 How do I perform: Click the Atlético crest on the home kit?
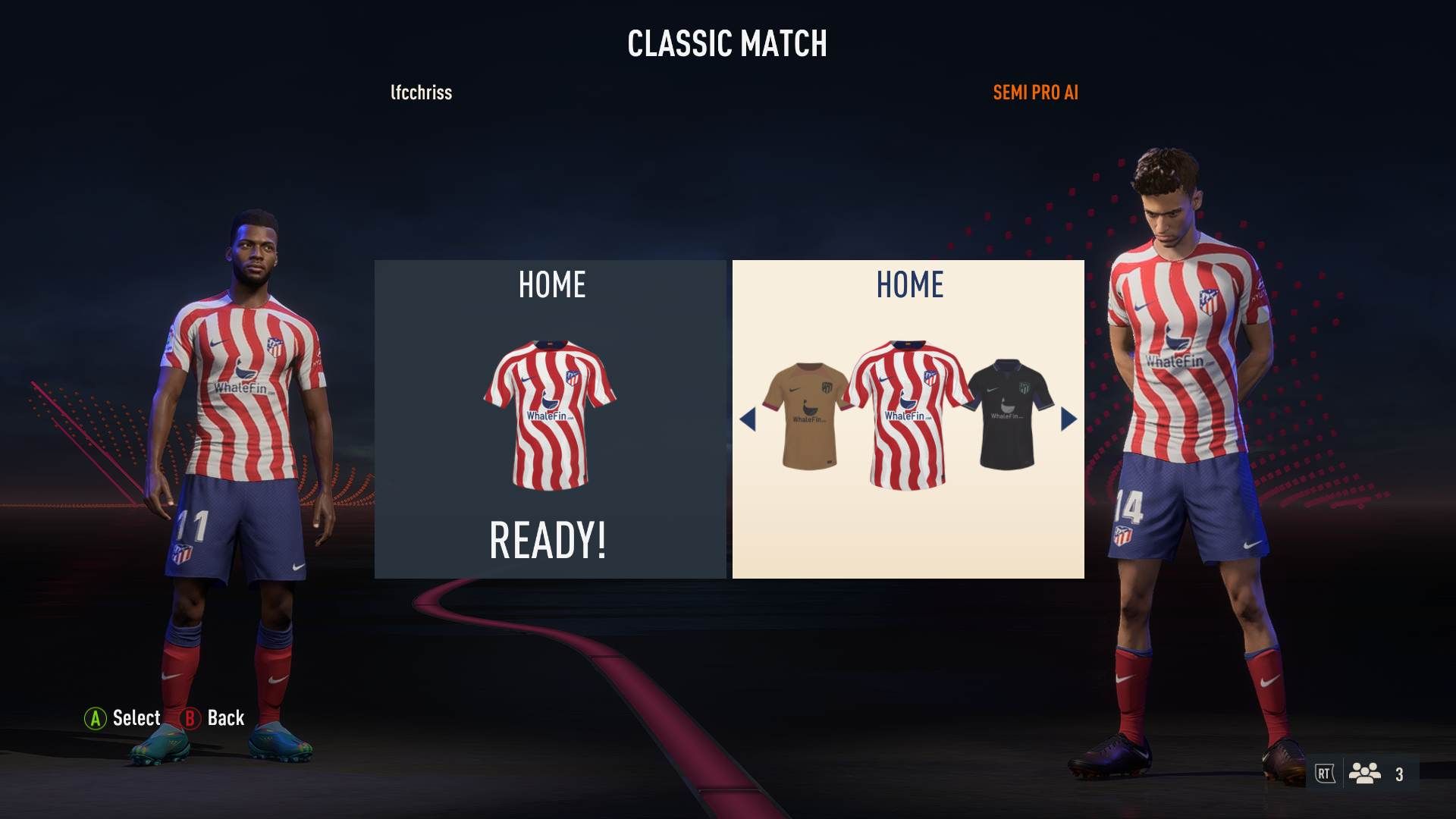[x=572, y=377]
